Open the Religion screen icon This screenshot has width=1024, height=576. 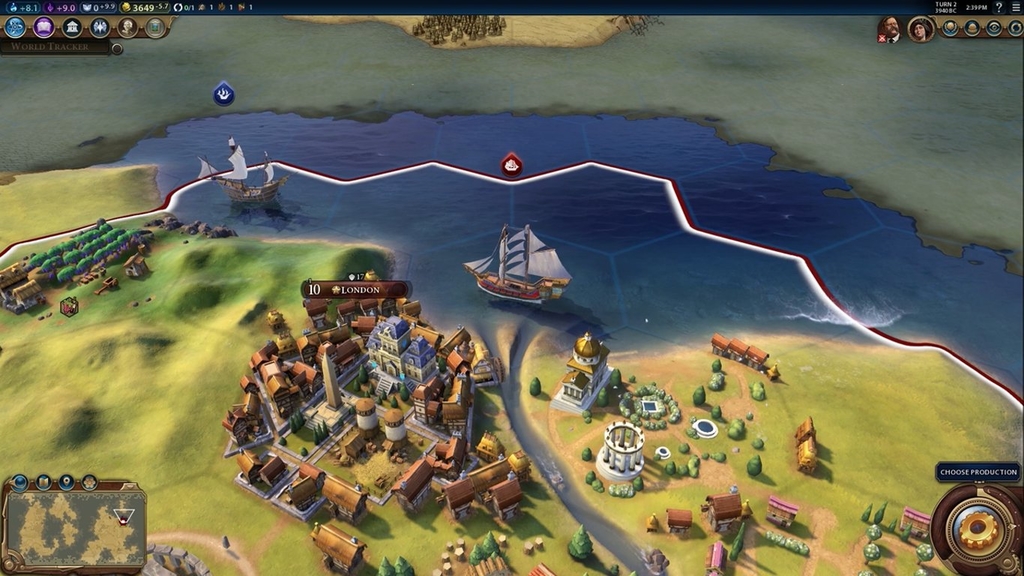(100, 28)
